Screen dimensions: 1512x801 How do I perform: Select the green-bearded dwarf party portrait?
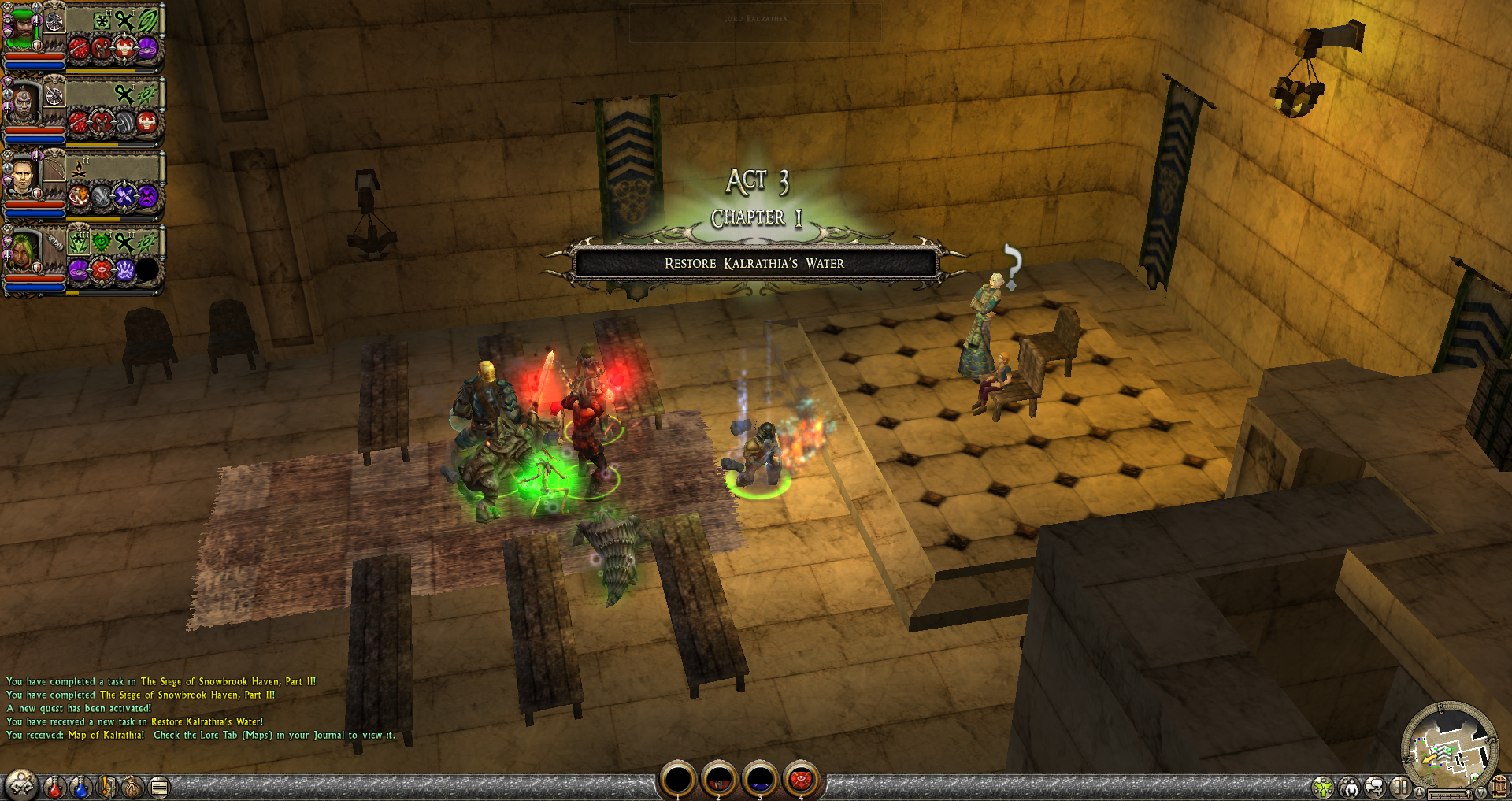(x=22, y=28)
